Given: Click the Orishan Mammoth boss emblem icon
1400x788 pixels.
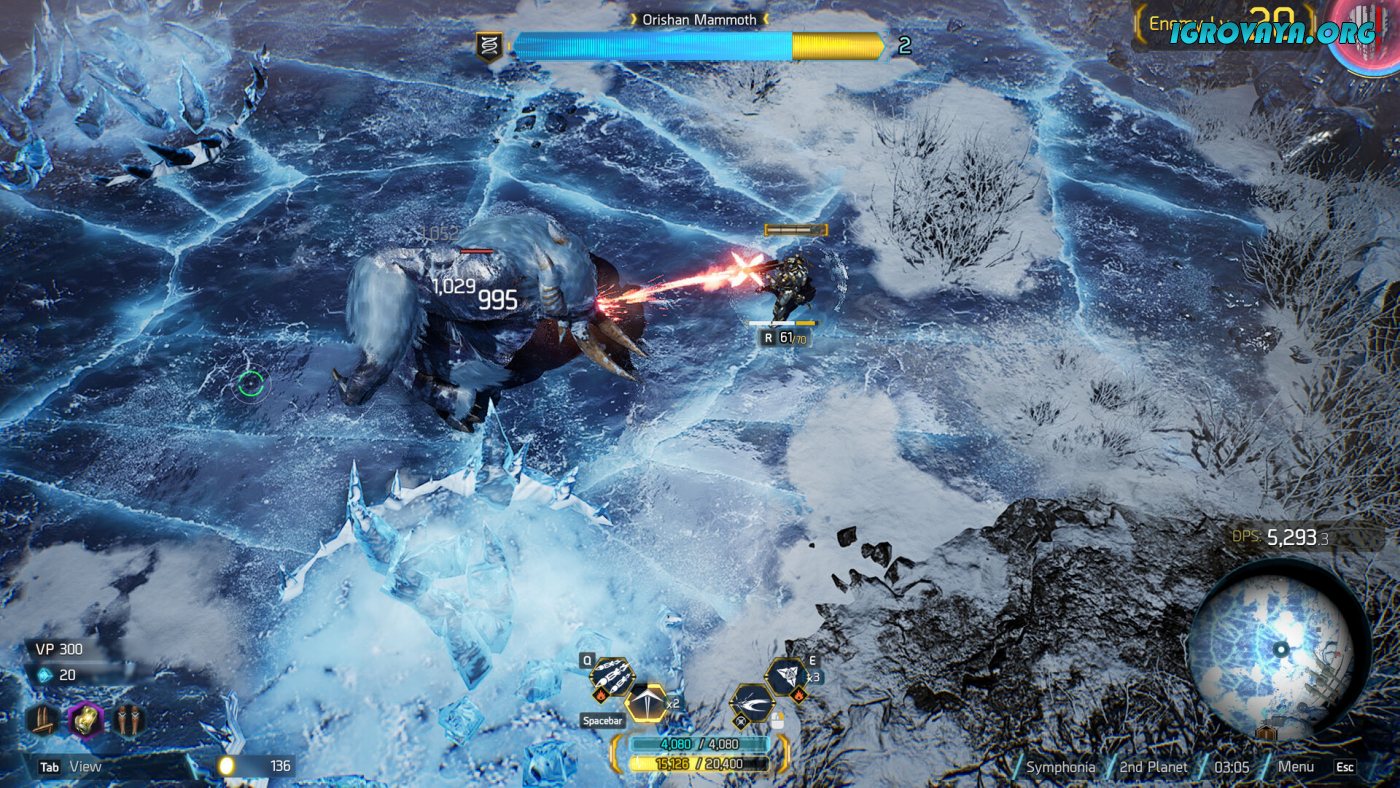Looking at the screenshot, I should click(x=488, y=46).
